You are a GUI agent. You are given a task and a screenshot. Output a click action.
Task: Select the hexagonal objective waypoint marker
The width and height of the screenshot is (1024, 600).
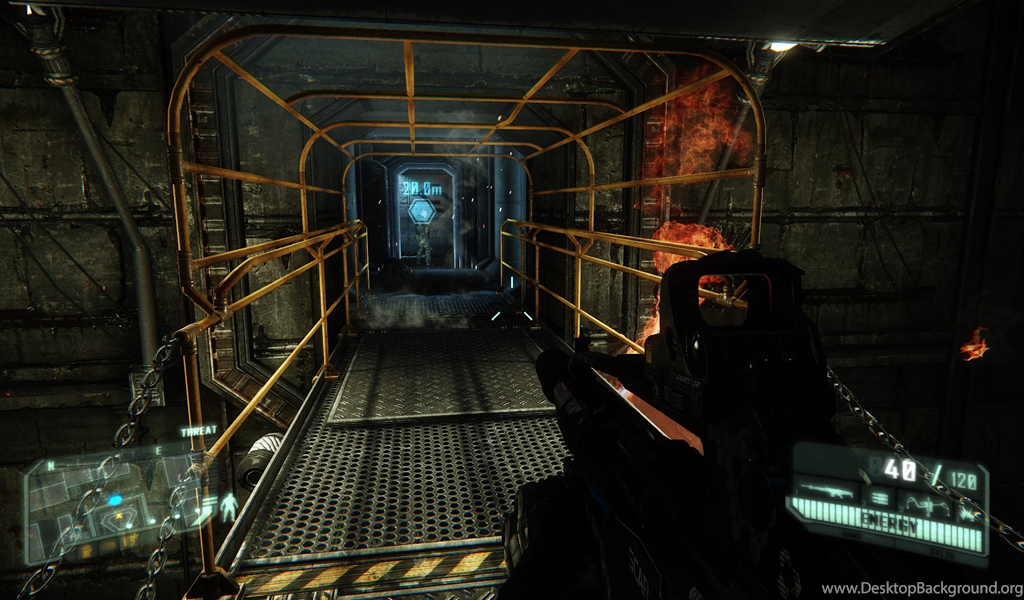pos(422,210)
